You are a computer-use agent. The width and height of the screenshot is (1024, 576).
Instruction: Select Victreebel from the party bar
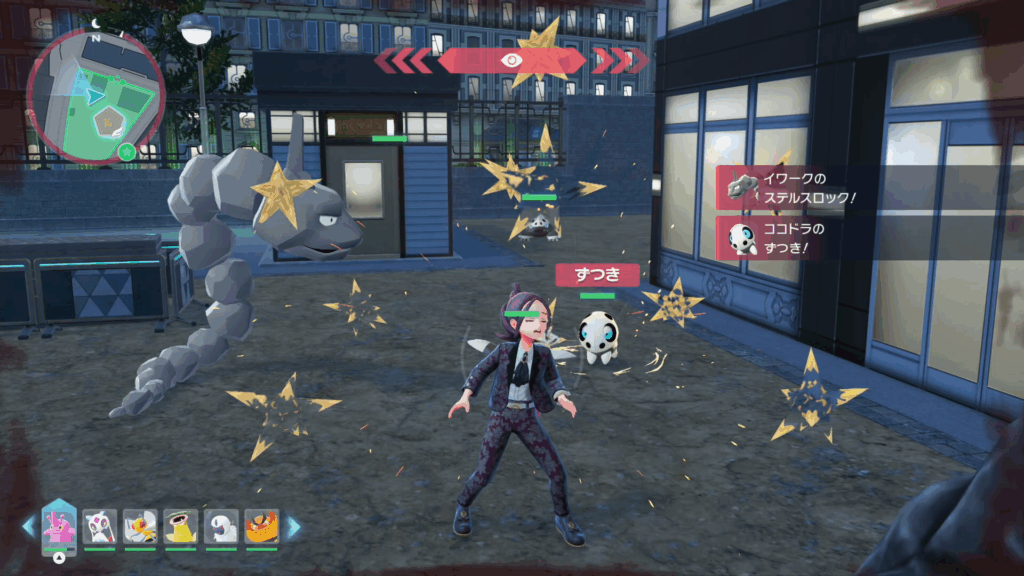click(180, 526)
